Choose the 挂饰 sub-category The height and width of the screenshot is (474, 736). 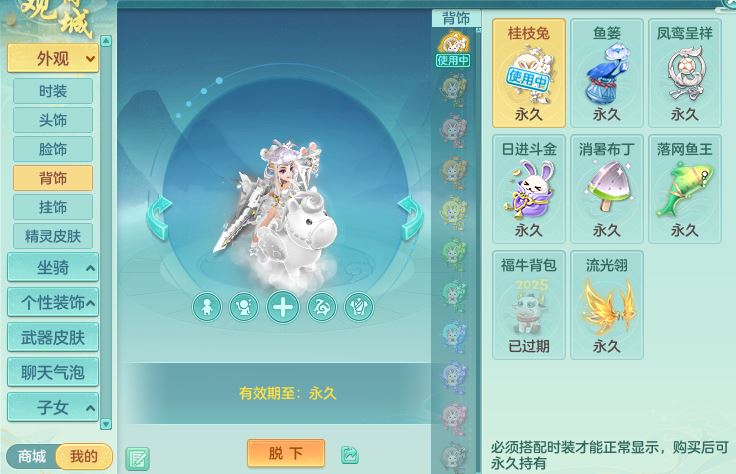[x=53, y=207]
